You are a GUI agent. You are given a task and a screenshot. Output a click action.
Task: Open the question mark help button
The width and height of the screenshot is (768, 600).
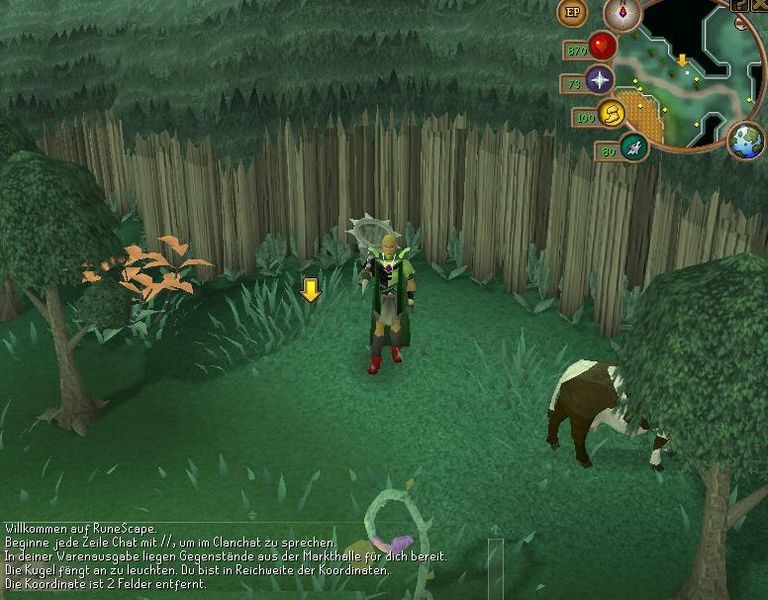point(740,5)
